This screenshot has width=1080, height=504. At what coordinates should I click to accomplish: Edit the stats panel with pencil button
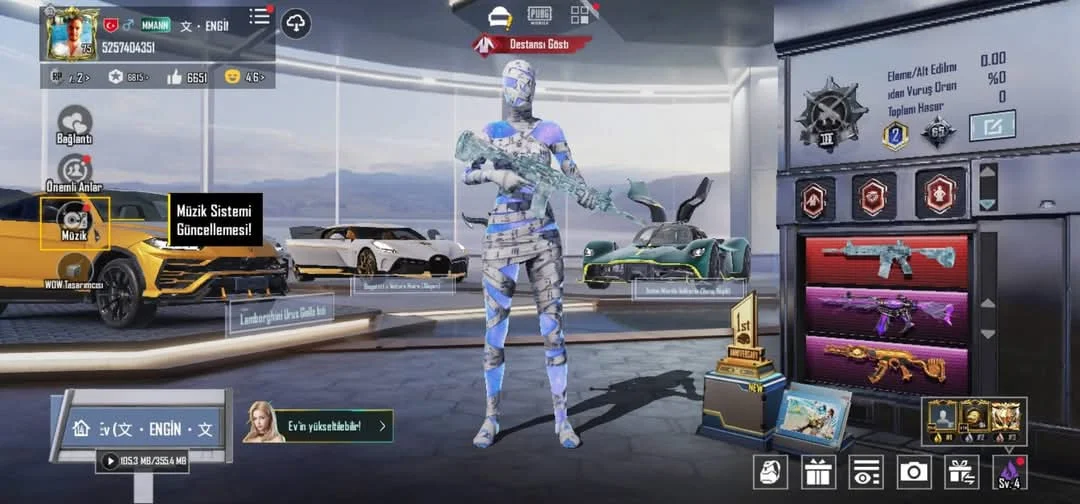coord(992,126)
